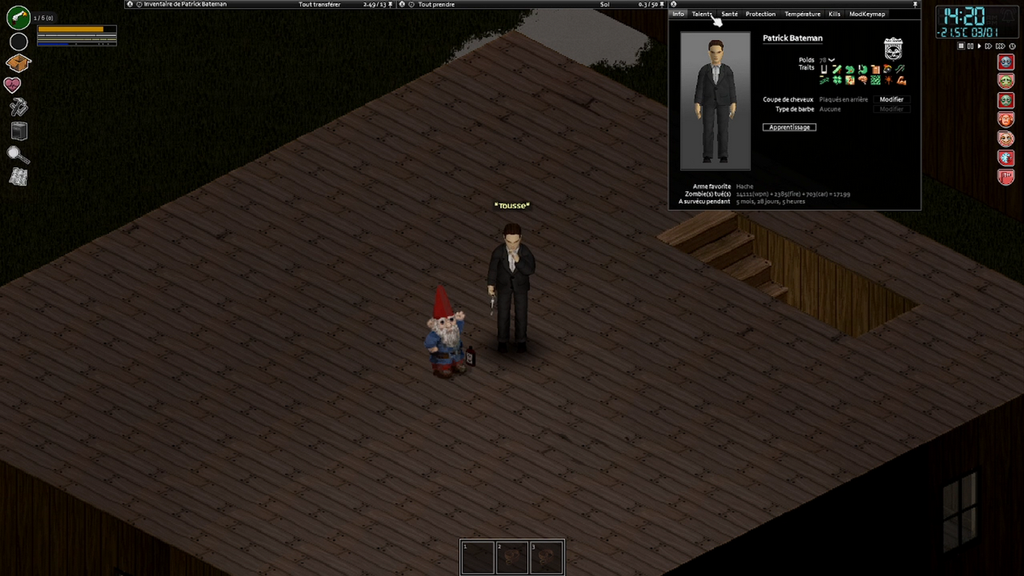Open the heart health panel icon
Image resolution: width=1024 pixels, height=576 pixels.
13,85
